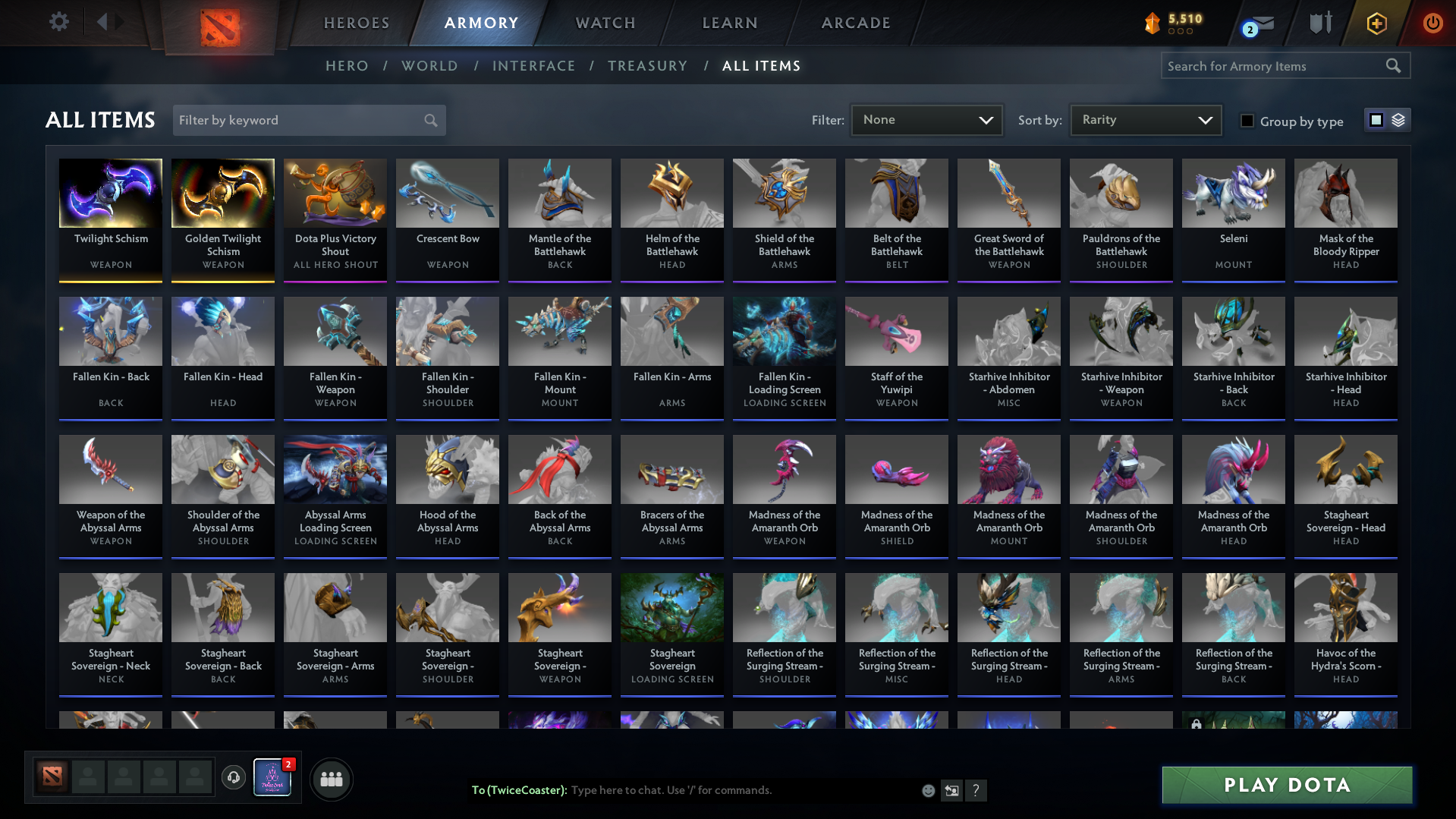Switch to the WATCH tab
1456x819 pixels.
(605, 23)
